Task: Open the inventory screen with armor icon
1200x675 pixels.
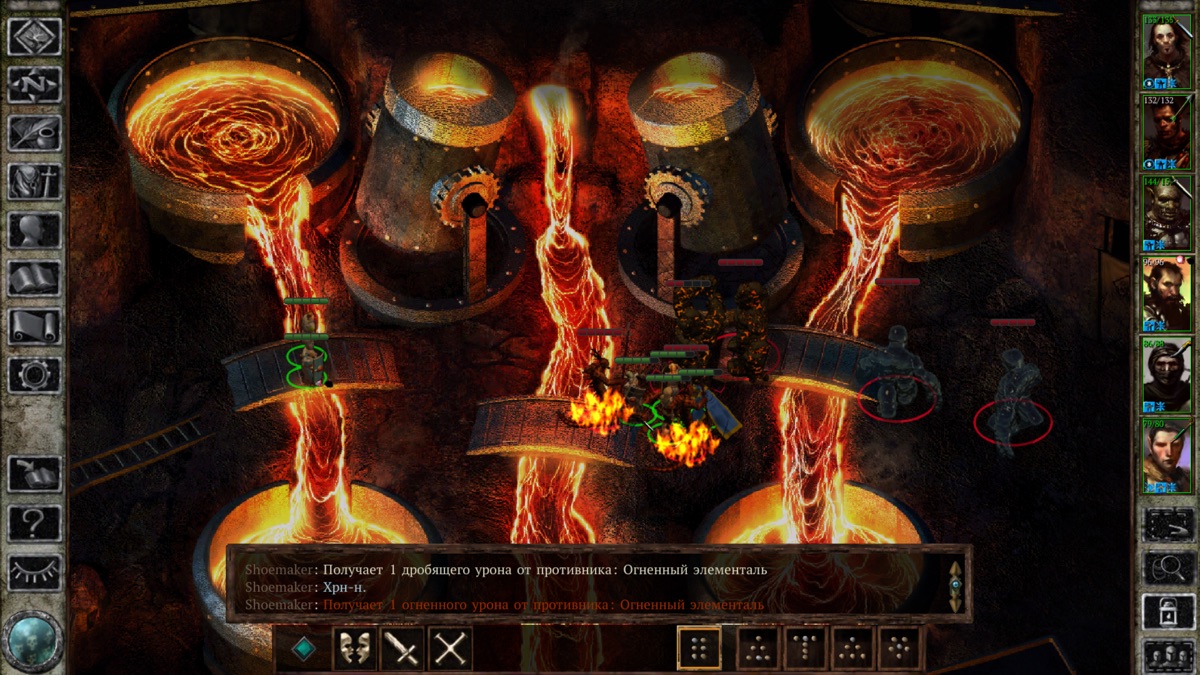Action: pos(35,181)
